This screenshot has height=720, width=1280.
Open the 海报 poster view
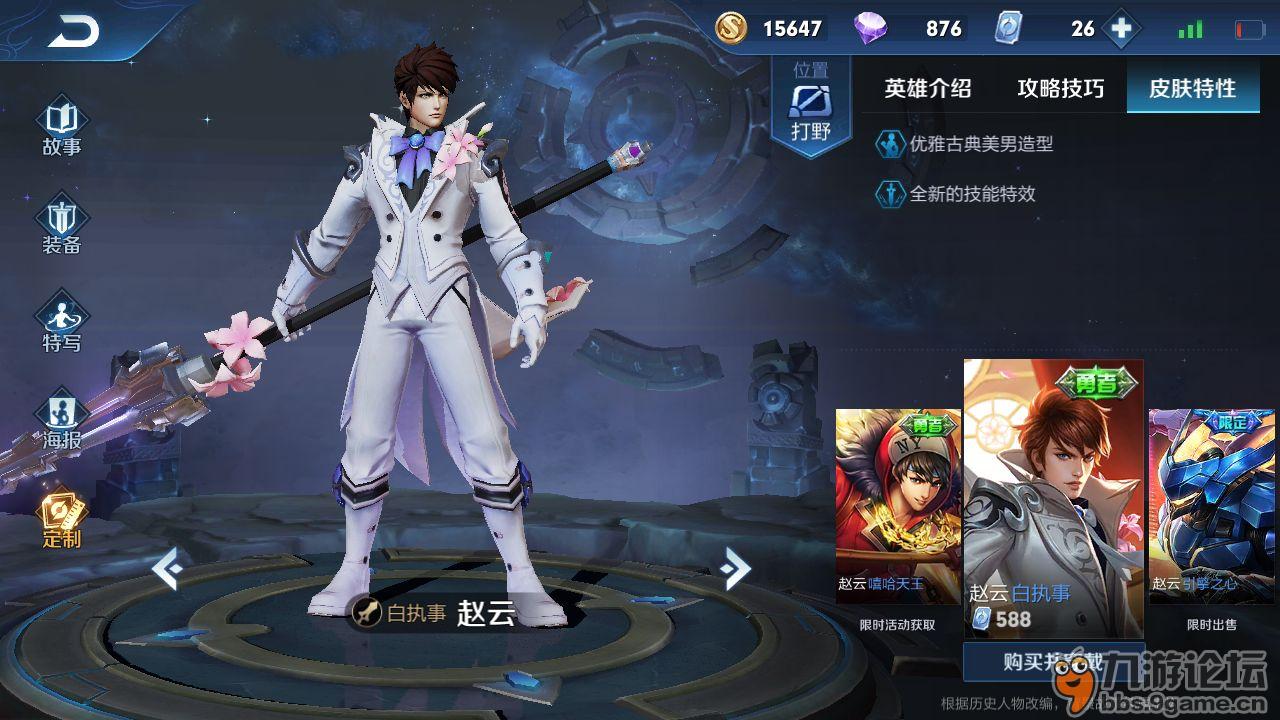(62, 420)
